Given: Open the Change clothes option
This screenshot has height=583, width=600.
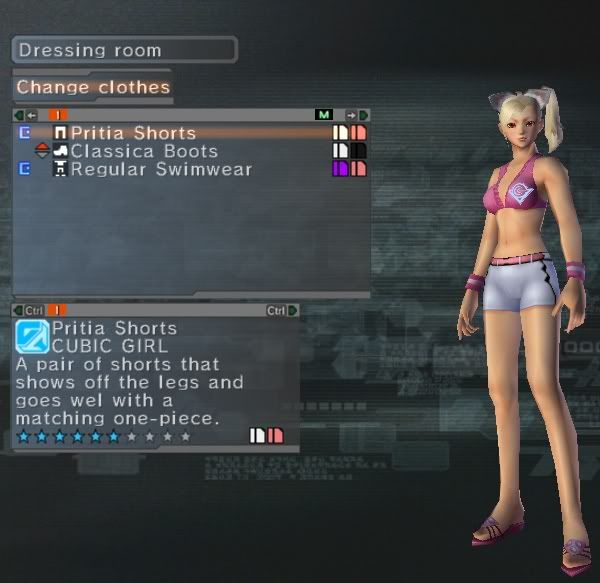Looking at the screenshot, I should point(93,87).
